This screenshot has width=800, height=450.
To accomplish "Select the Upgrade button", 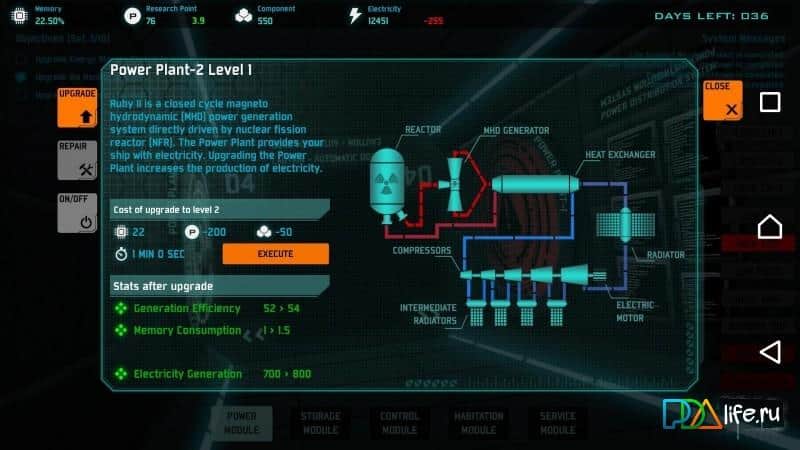I will coord(77,107).
